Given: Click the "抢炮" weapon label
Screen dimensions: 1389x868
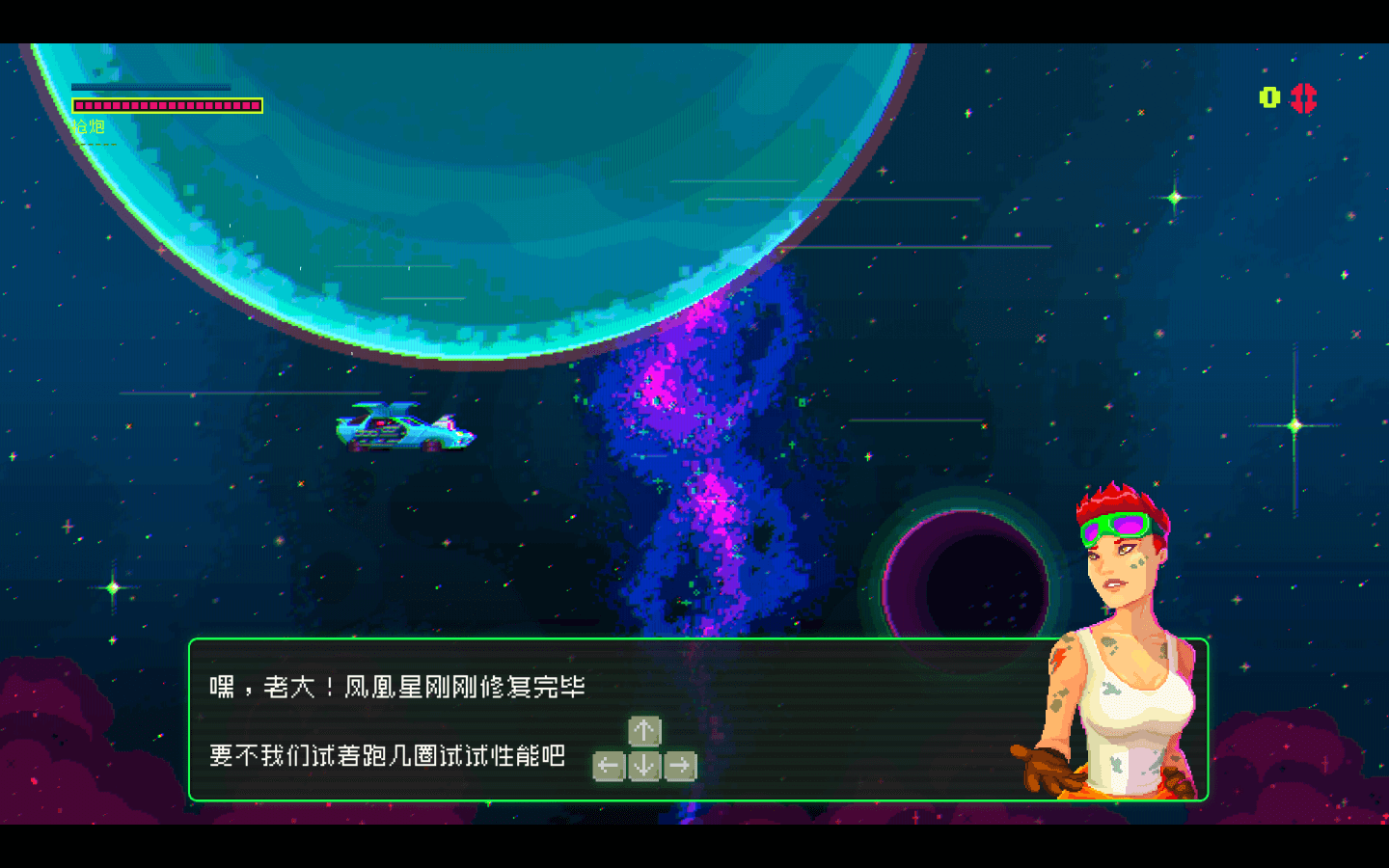Looking at the screenshot, I should [x=89, y=125].
